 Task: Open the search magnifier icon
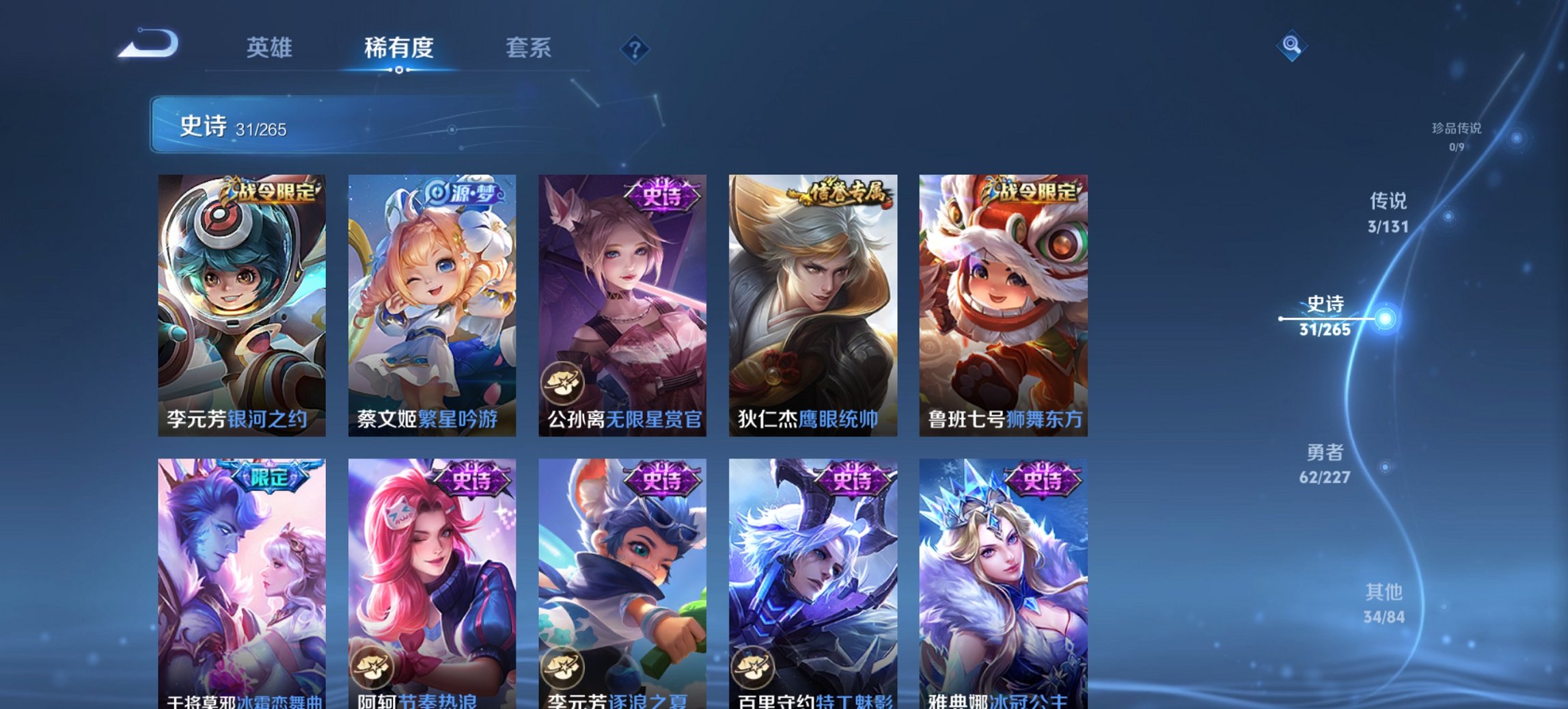pos(1290,46)
